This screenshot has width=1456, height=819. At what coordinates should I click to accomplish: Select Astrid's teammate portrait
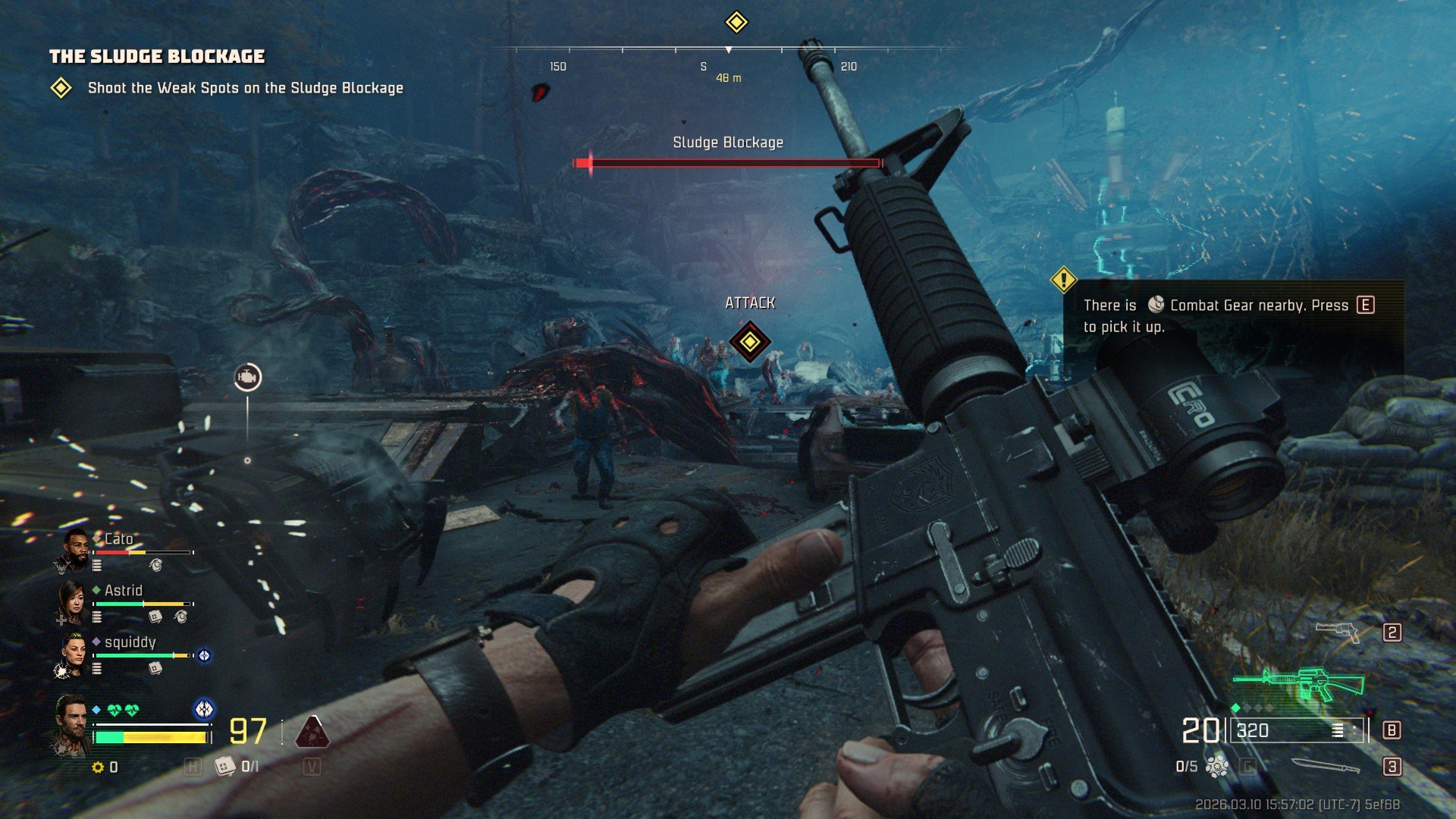click(x=72, y=602)
